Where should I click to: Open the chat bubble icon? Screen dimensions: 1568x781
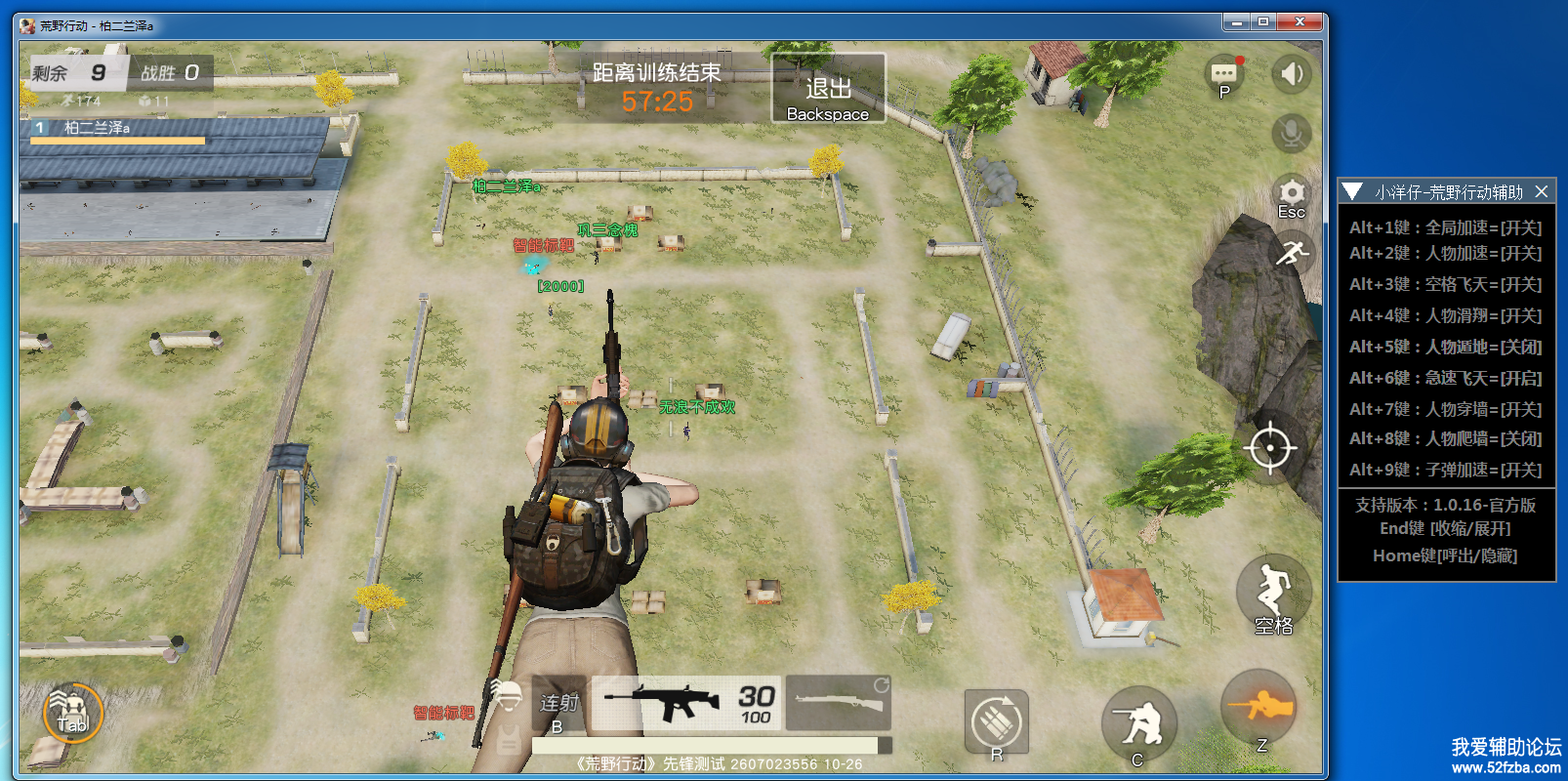tap(1224, 74)
